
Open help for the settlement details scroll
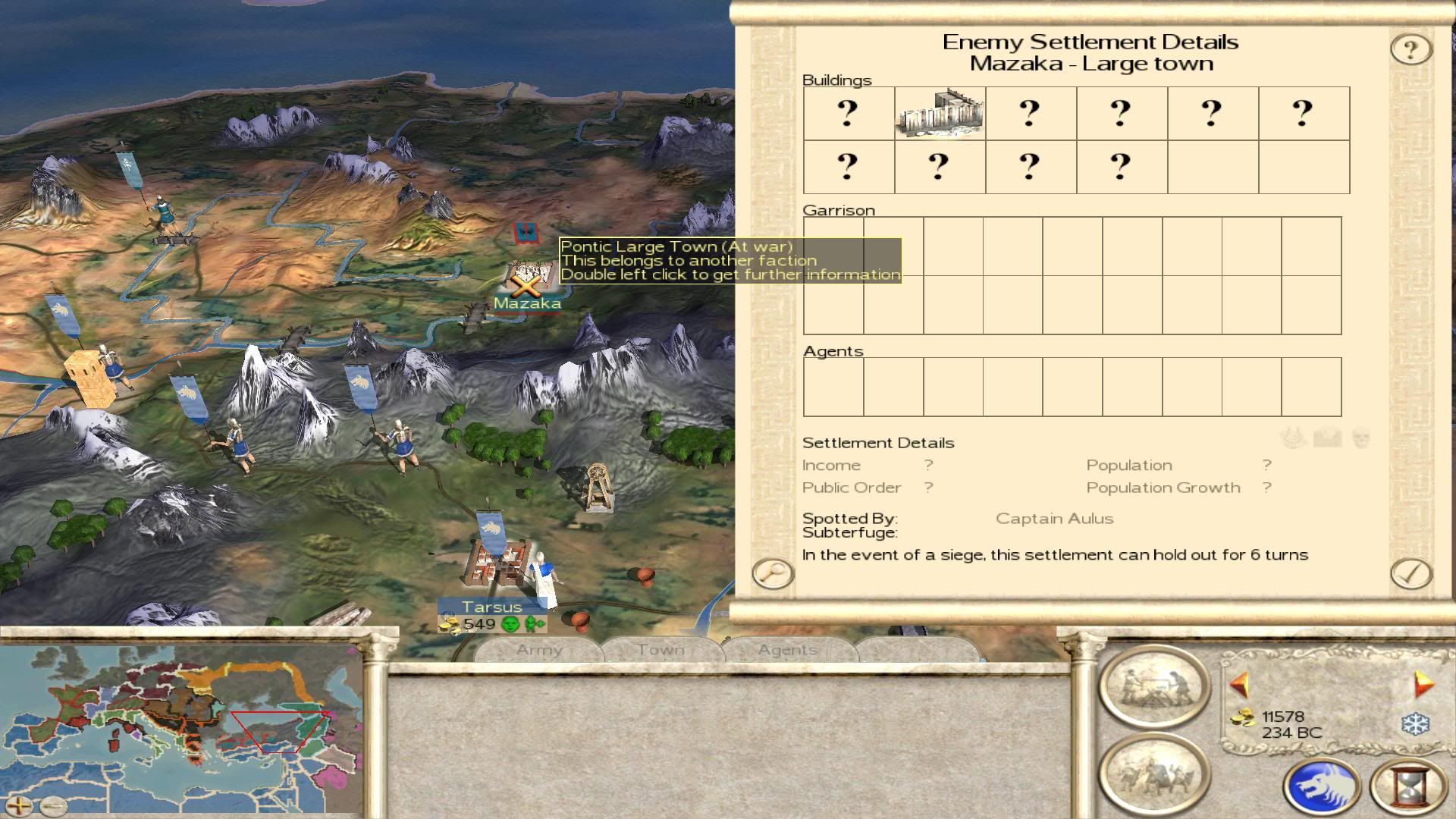(x=1410, y=50)
